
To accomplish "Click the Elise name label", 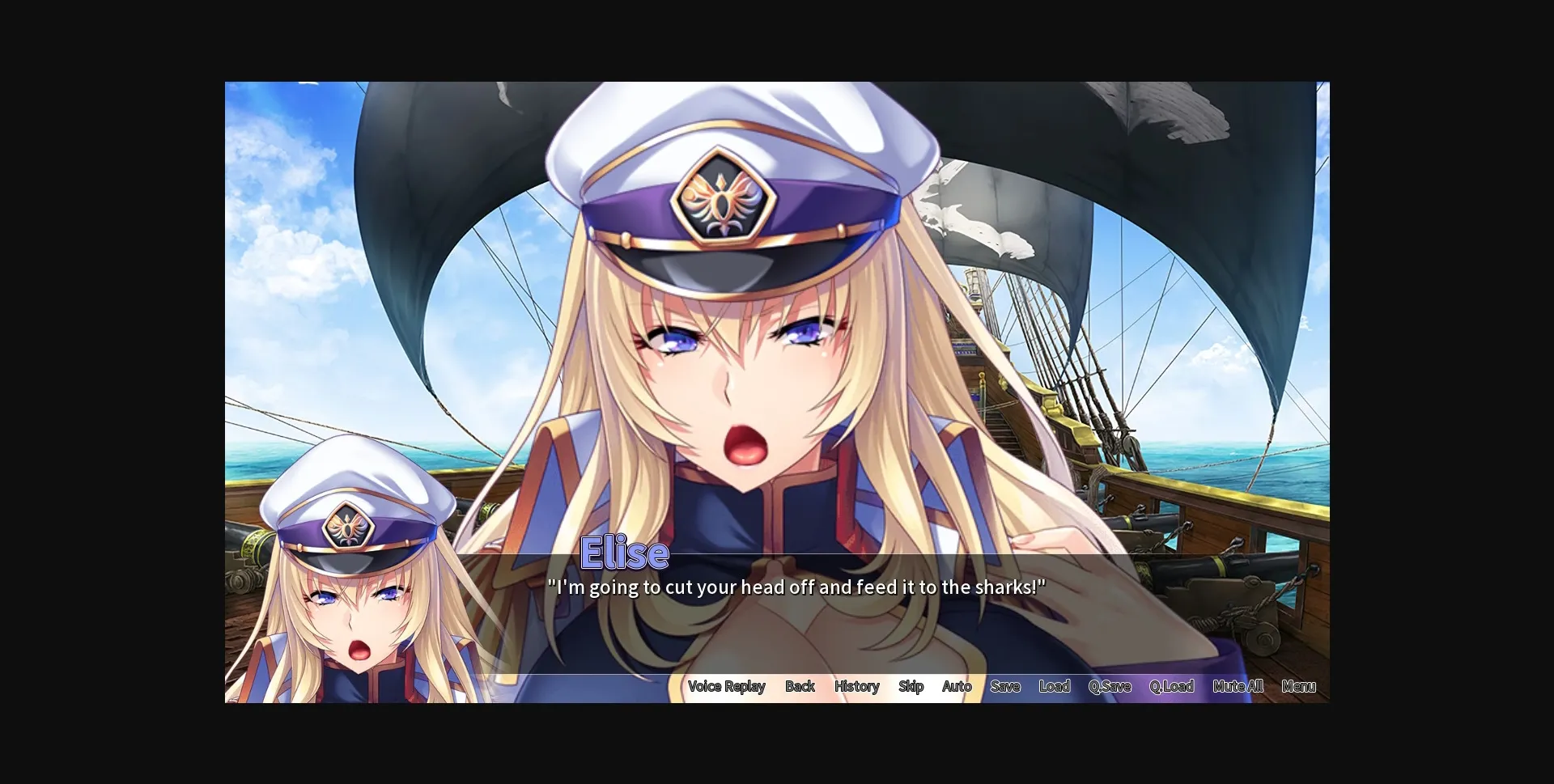I will pyautogui.click(x=626, y=553).
